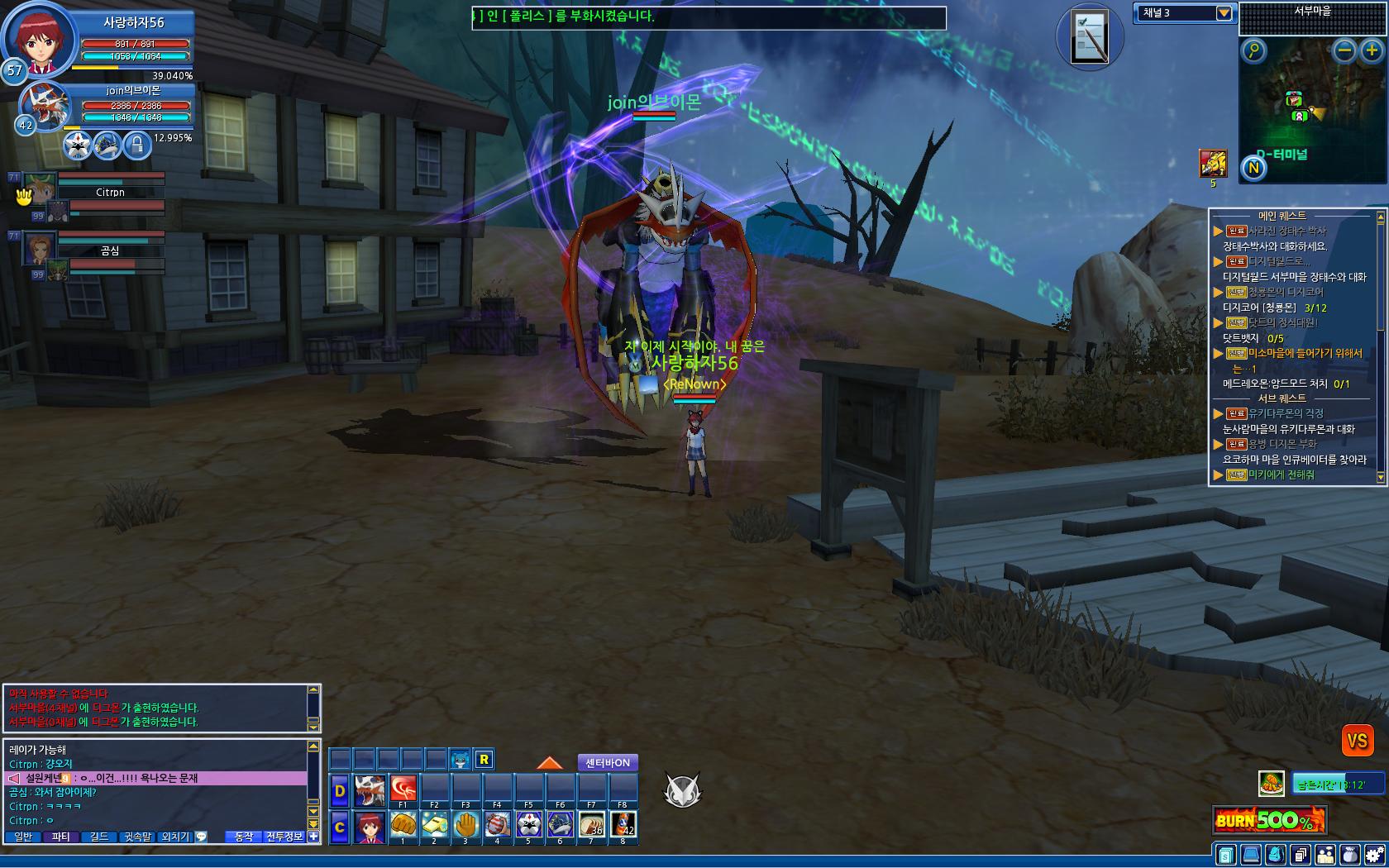1389x868 pixels.
Task: Toggle the 센터바ON center bar button
Action: click(x=608, y=763)
